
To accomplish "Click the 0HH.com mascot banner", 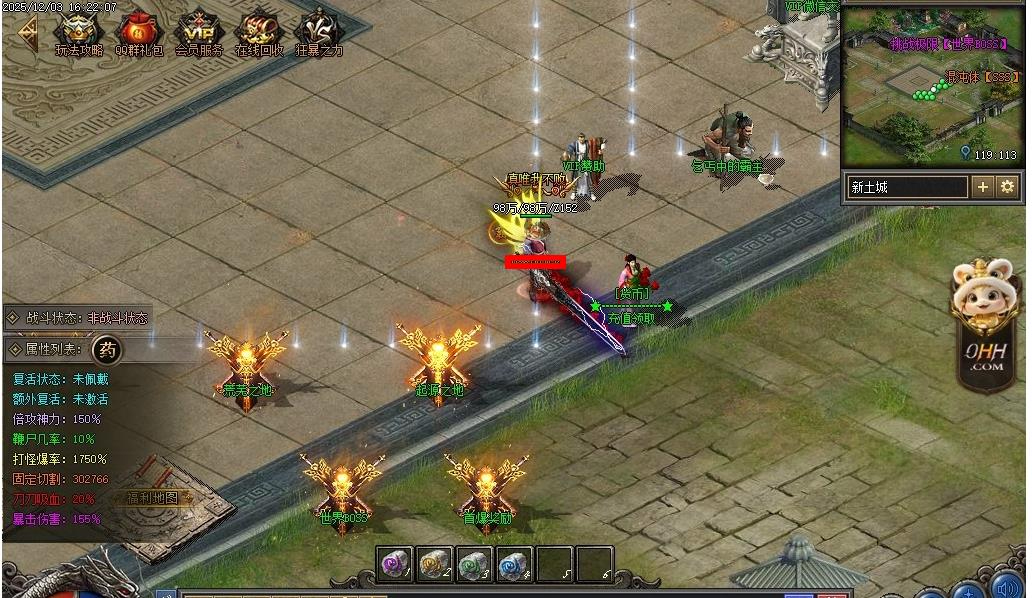I will point(984,325).
